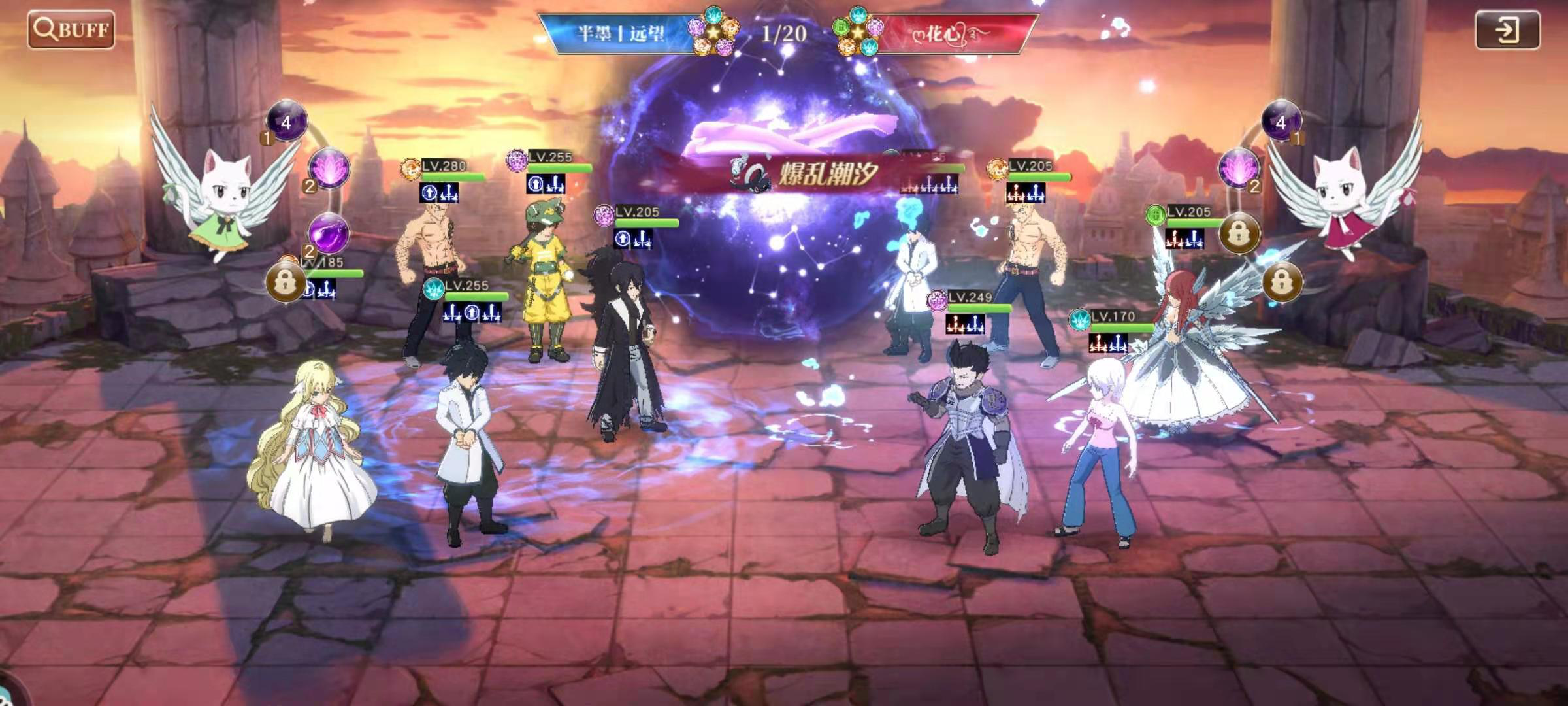Open the BUFF details panel
The image size is (1568, 706).
pyautogui.click(x=71, y=30)
